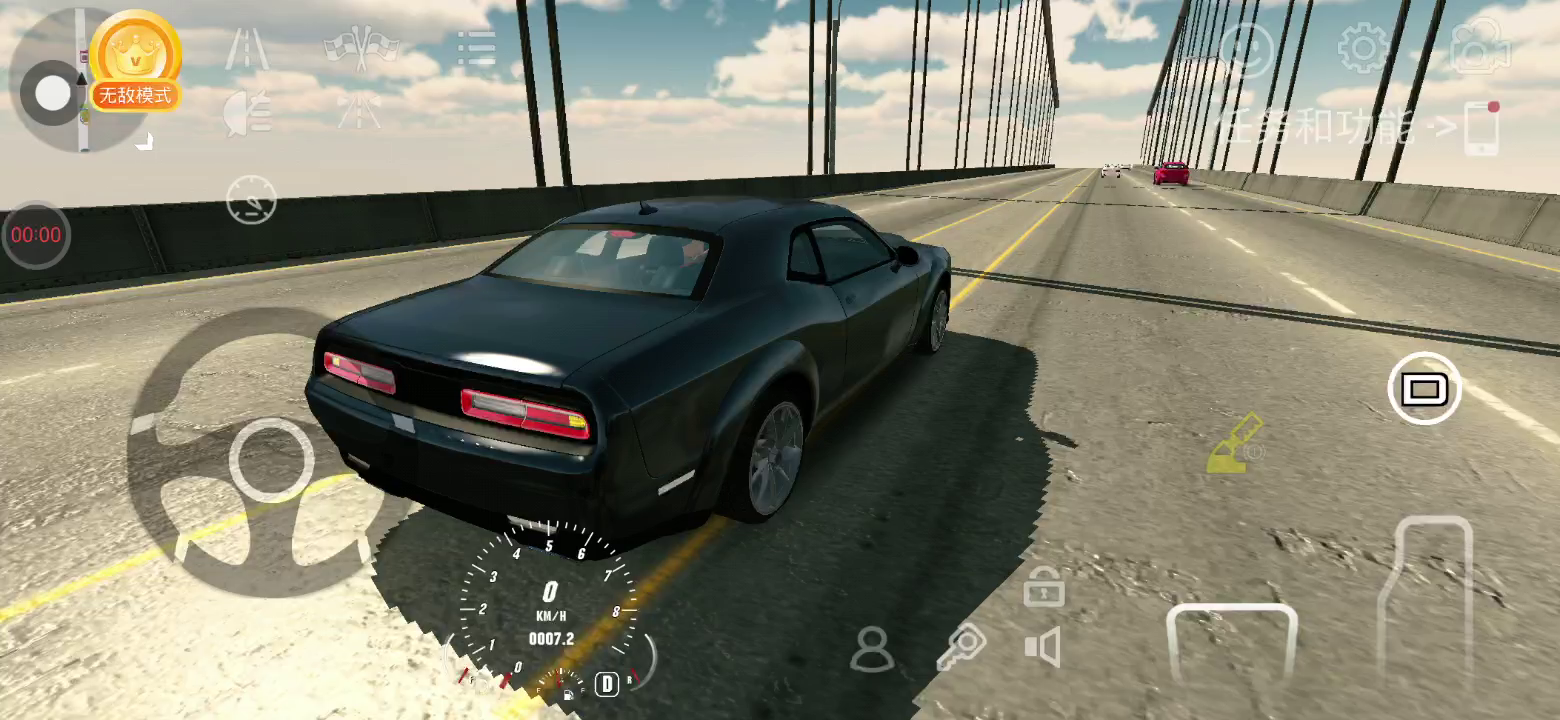1560x720 pixels.
Task: Tap the round camera view button
Action: [1424, 388]
